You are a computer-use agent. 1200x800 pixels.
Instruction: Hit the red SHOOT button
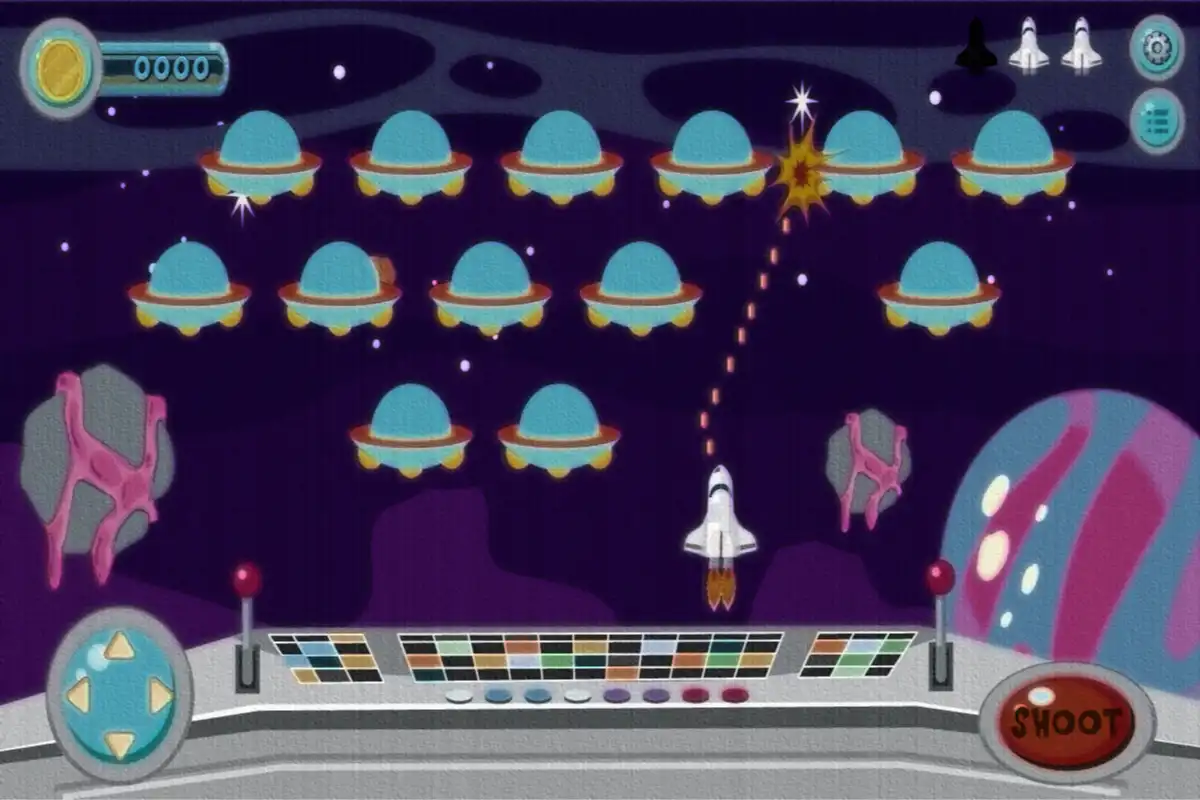(1067, 722)
